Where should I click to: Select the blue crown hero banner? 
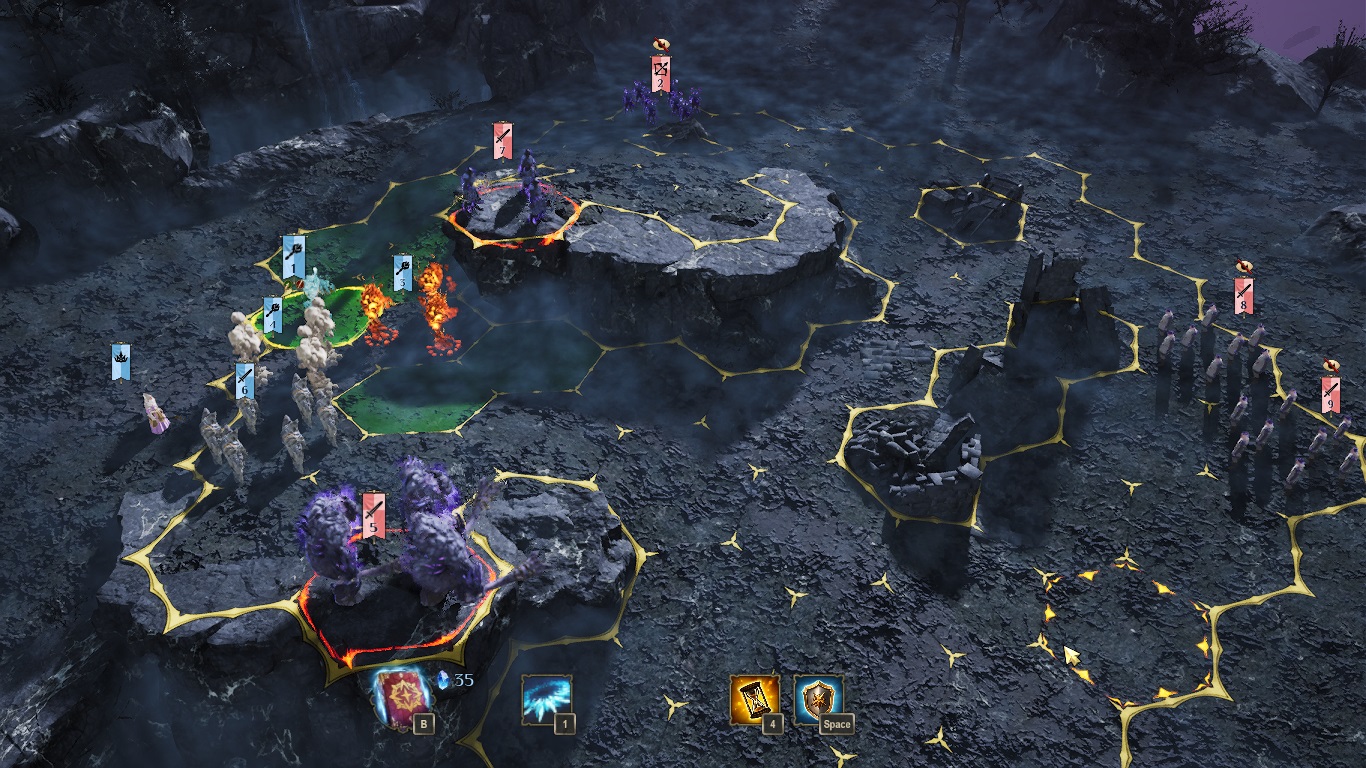tap(121, 361)
